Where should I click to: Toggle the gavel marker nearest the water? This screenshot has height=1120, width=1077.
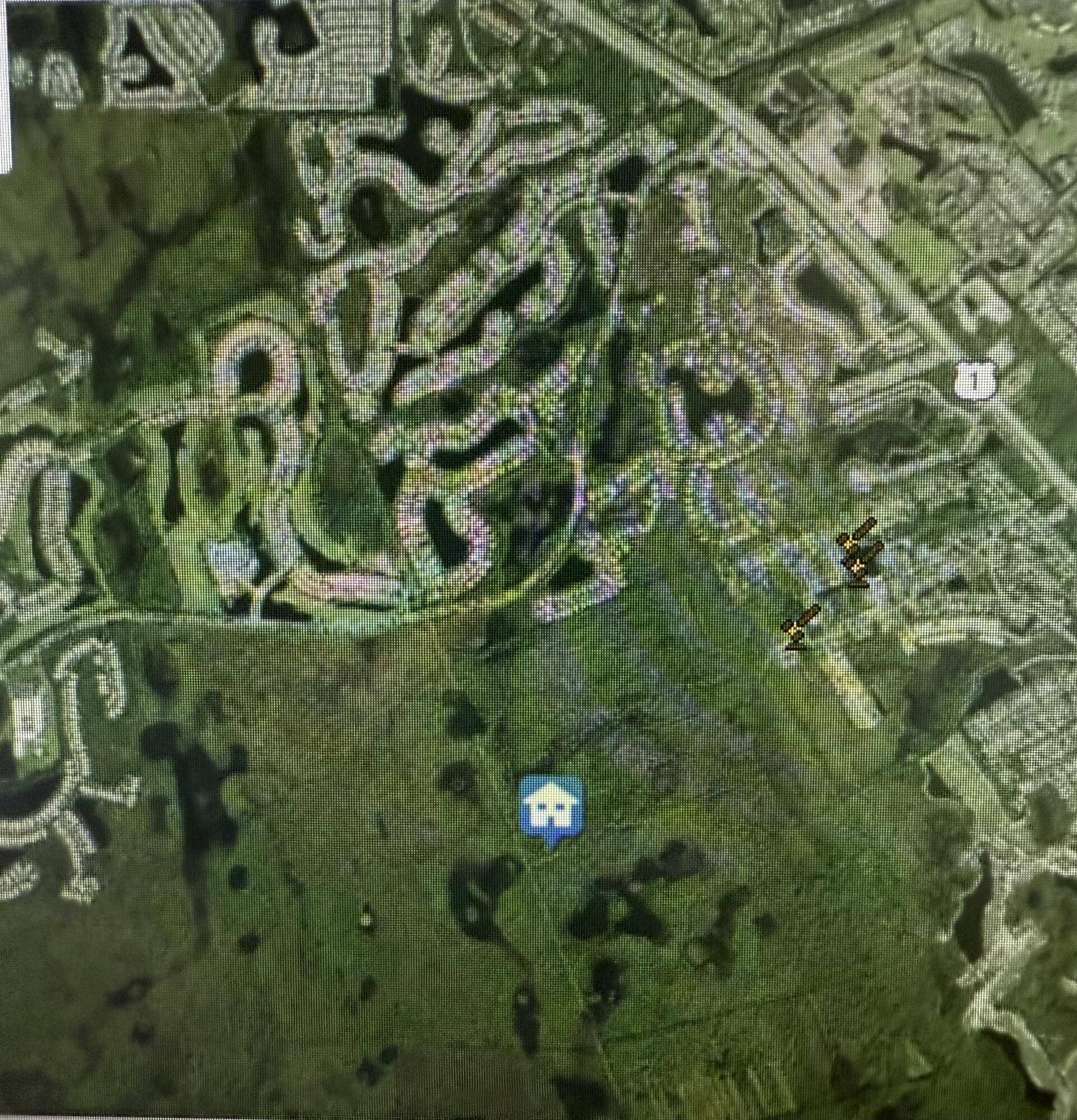pyautogui.click(x=860, y=571)
